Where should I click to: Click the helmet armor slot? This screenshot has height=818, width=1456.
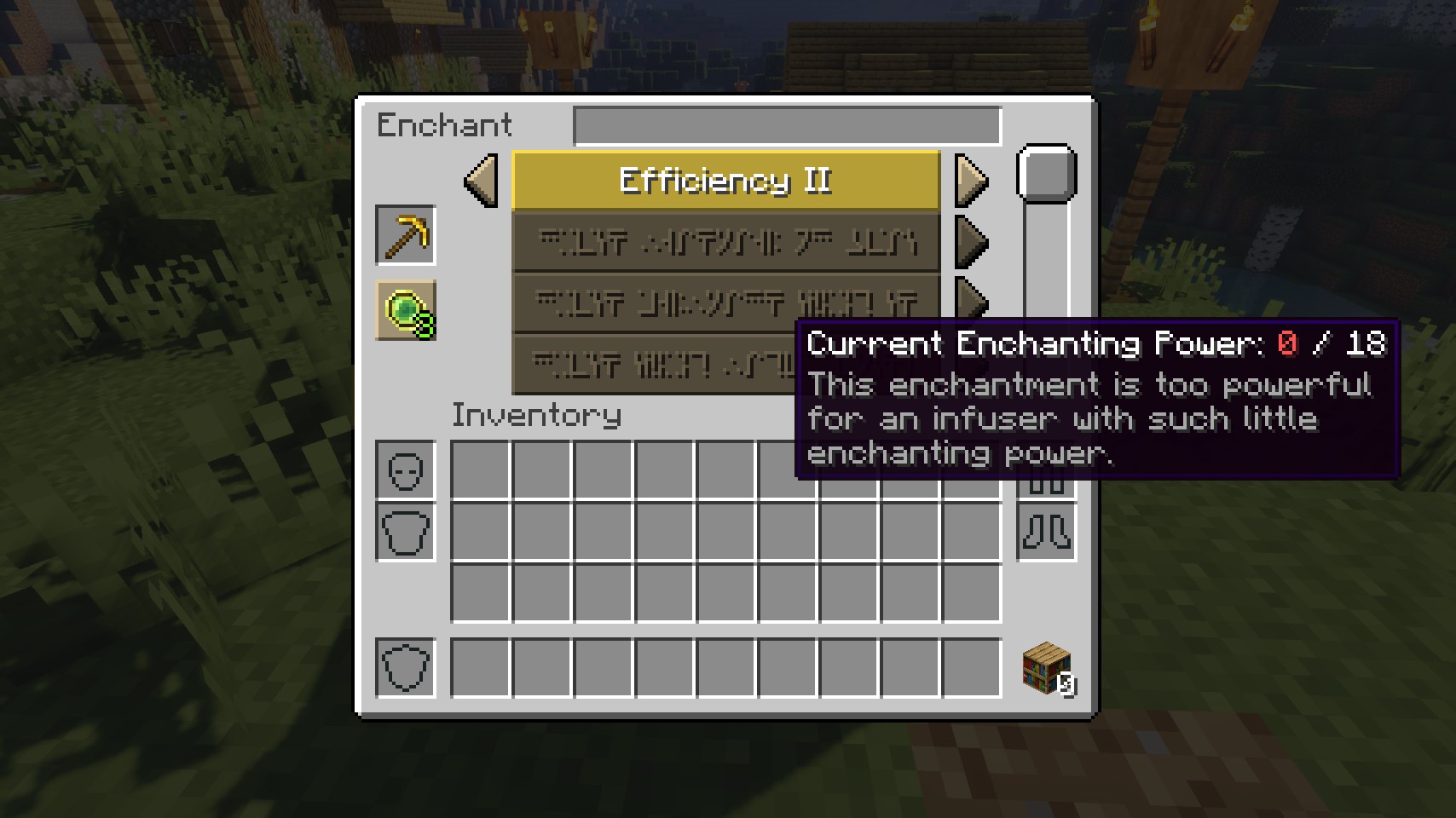tap(406, 470)
